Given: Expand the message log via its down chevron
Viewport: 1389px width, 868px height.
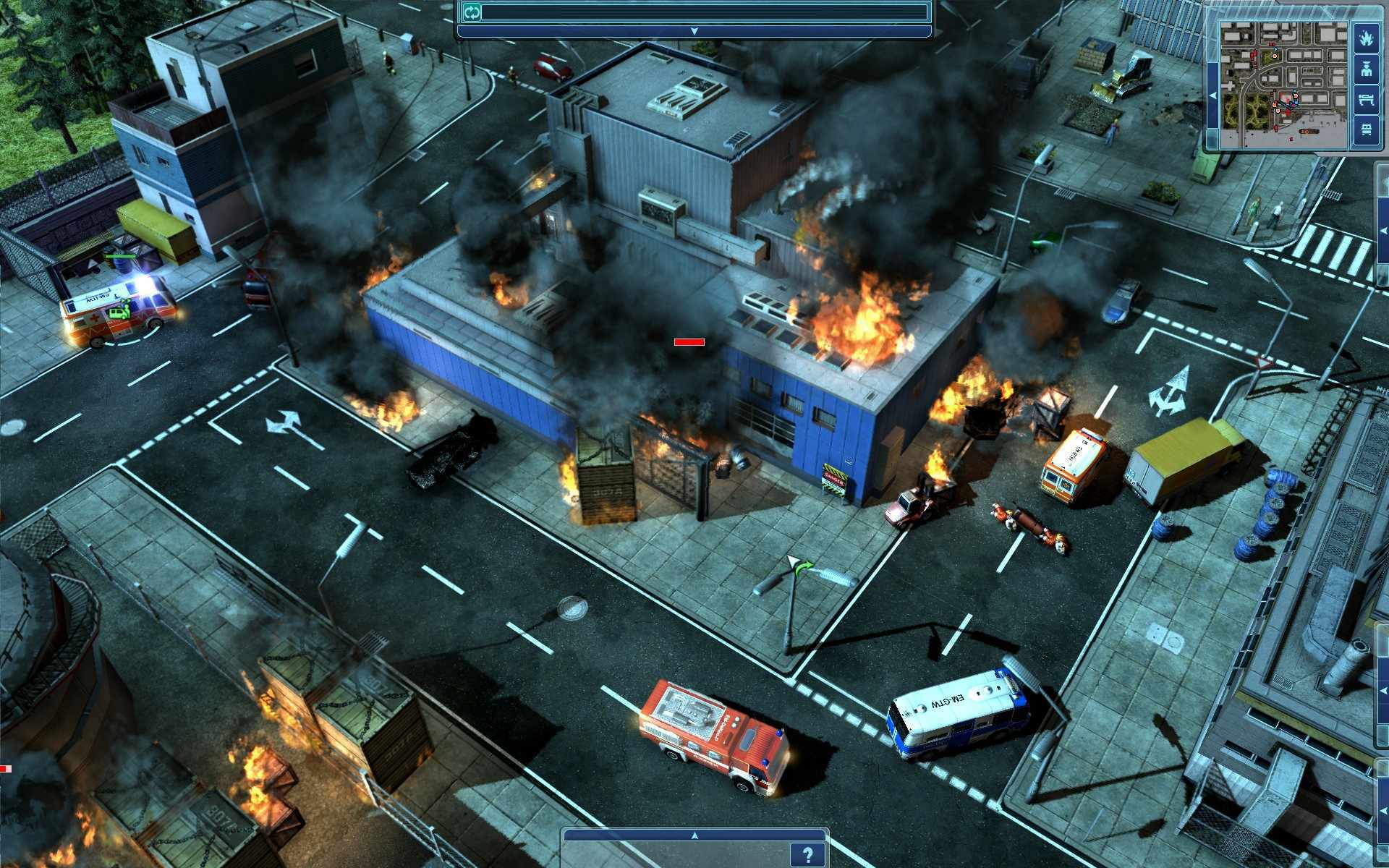Looking at the screenshot, I should point(693,30).
